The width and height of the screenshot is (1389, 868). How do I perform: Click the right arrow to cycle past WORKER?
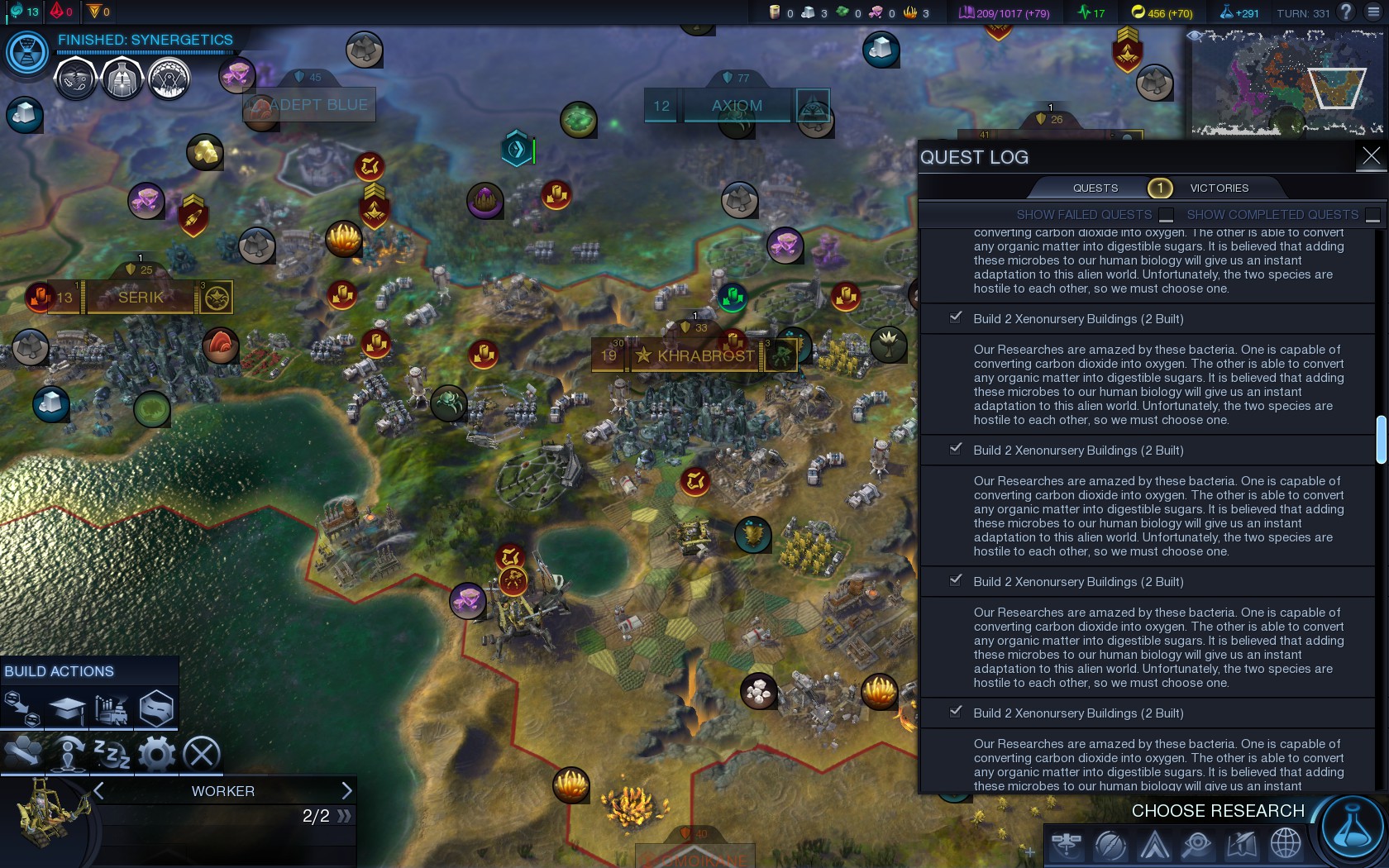(347, 791)
